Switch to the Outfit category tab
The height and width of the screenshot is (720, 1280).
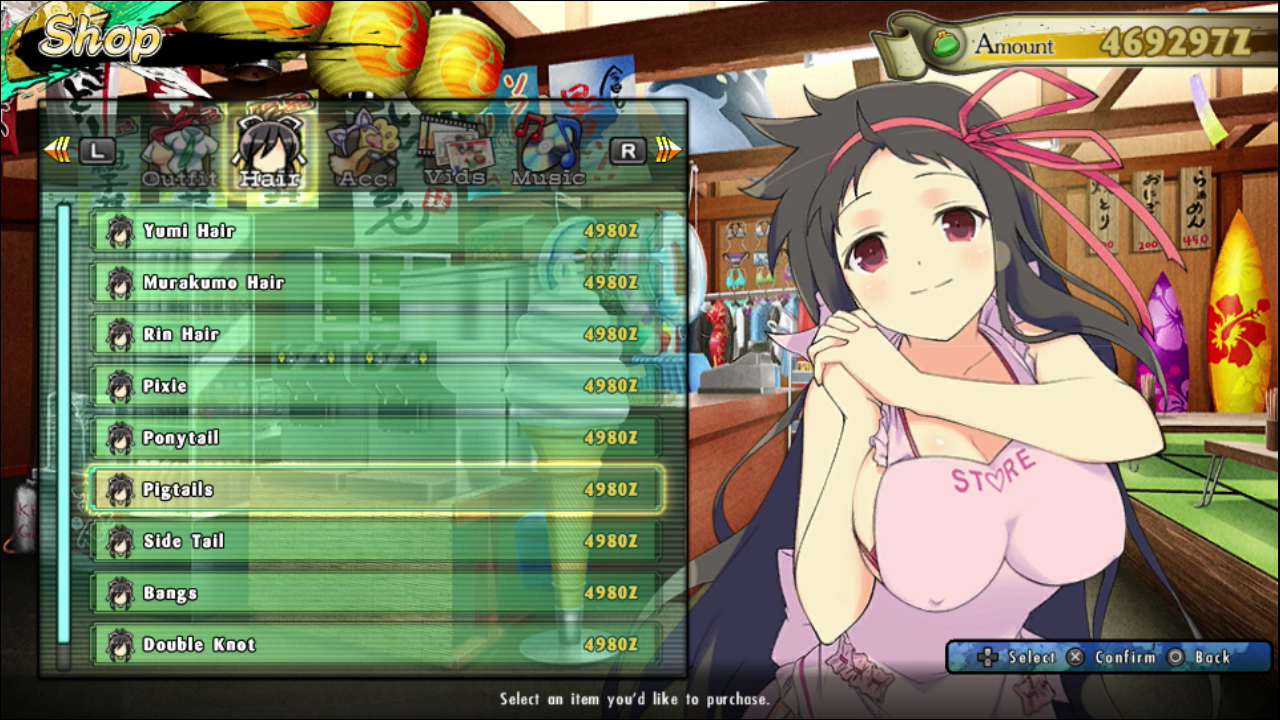pos(180,155)
